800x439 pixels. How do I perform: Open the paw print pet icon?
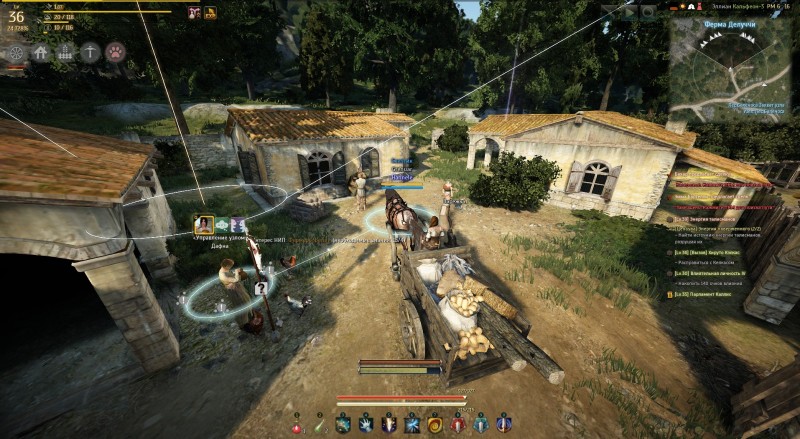(x=116, y=52)
